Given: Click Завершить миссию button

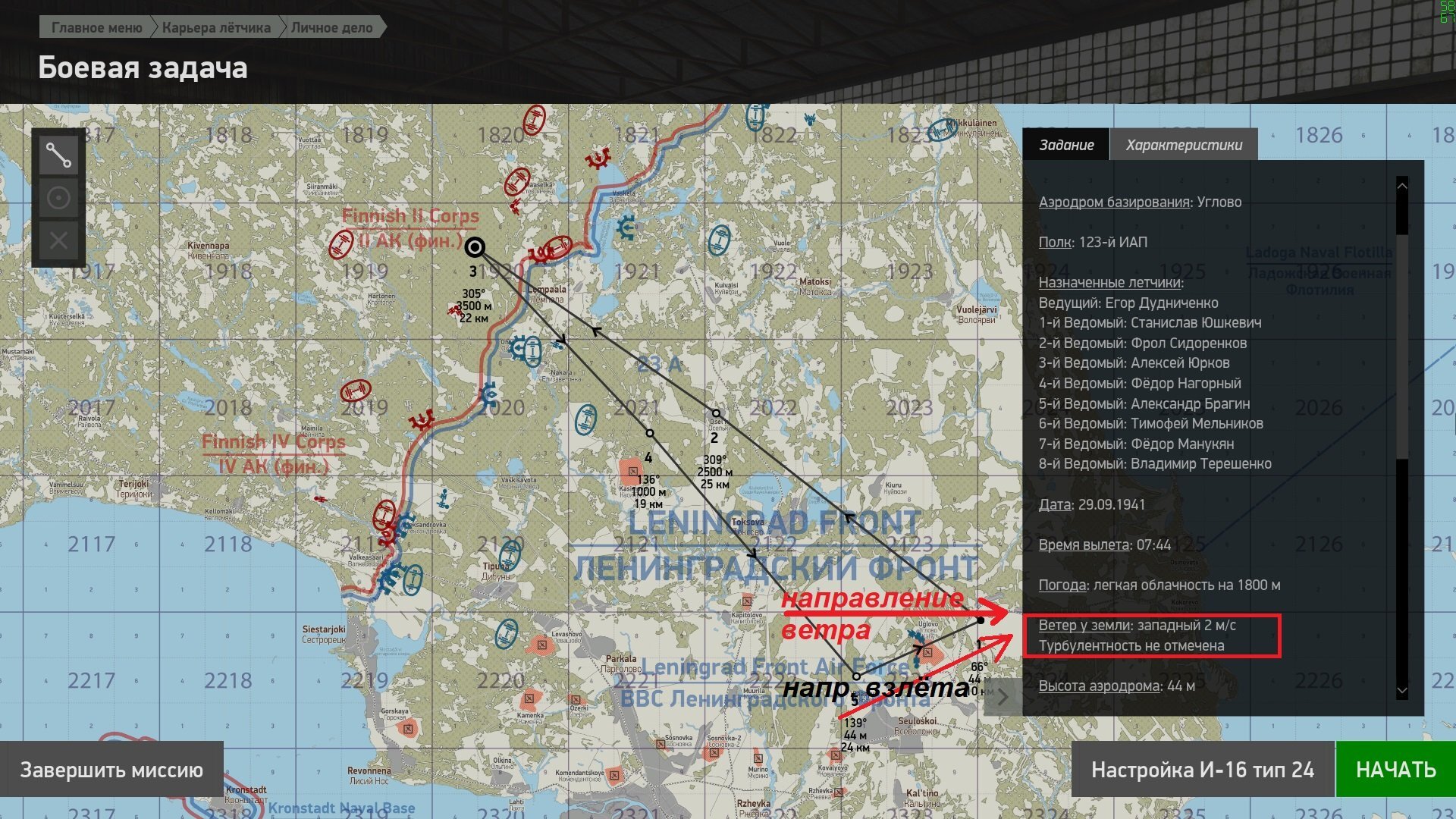Looking at the screenshot, I should tap(111, 770).
